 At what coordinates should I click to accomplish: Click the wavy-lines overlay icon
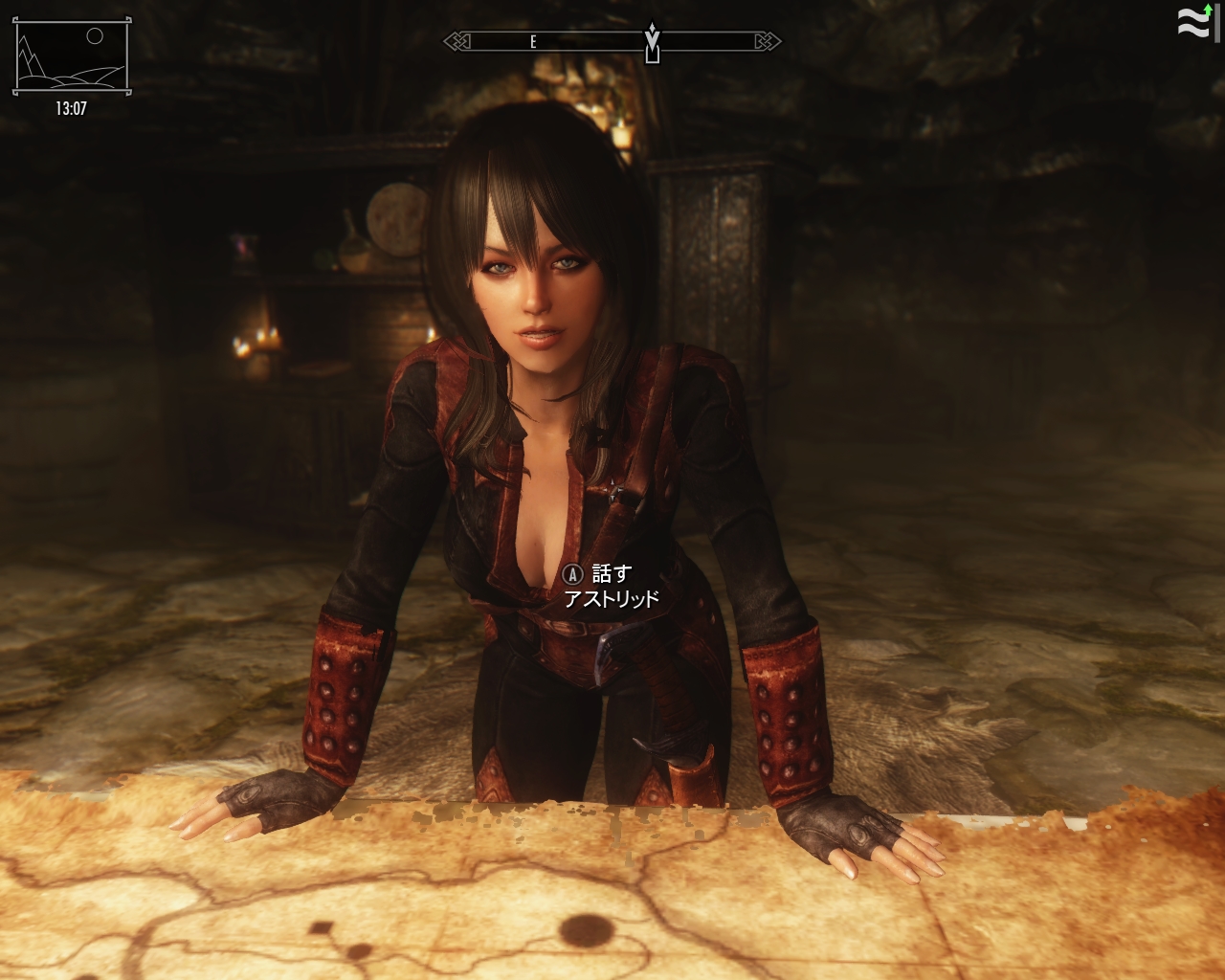(x=1192, y=24)
